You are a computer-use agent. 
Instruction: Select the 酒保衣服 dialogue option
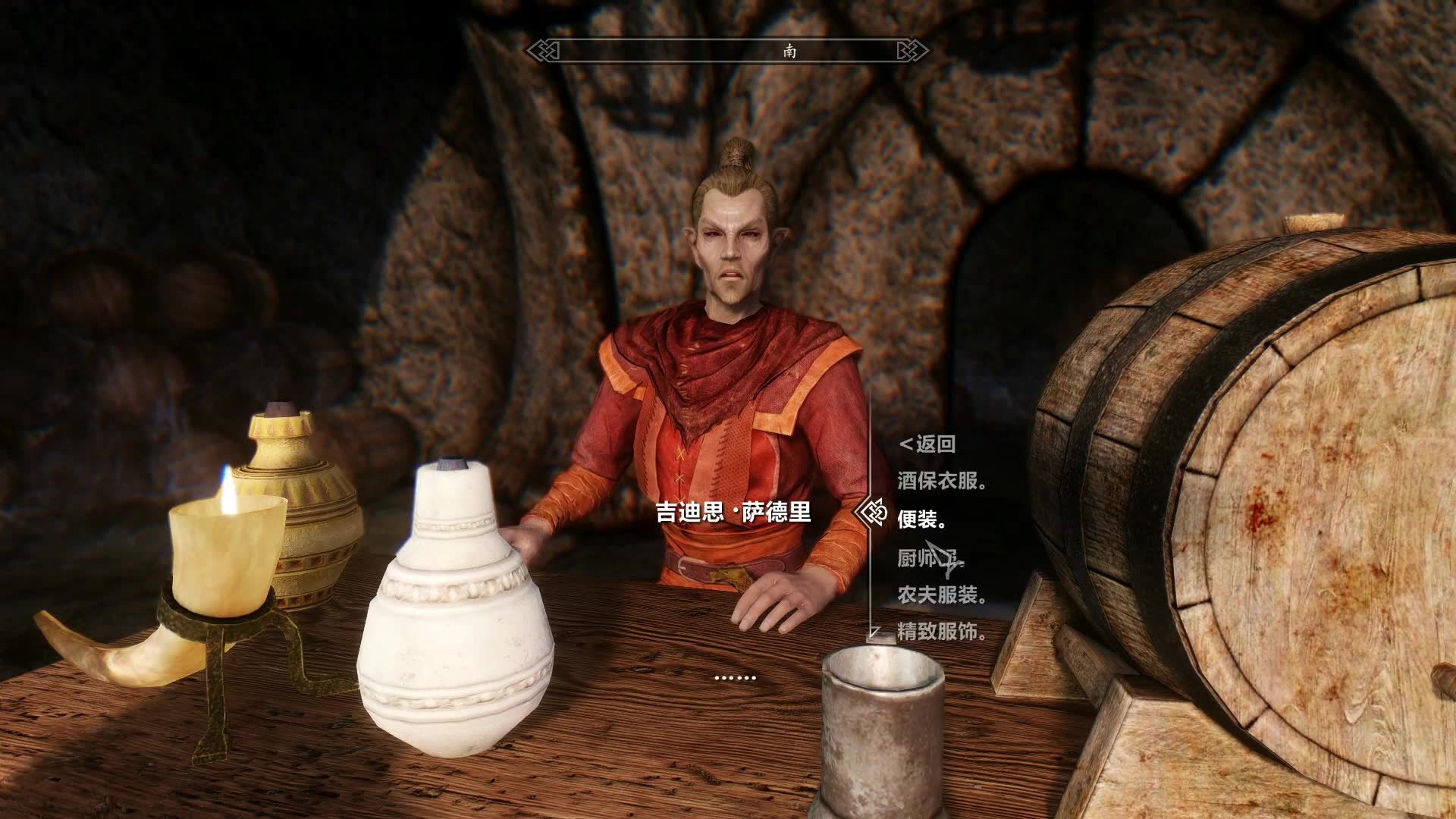(x=941, y=482)
